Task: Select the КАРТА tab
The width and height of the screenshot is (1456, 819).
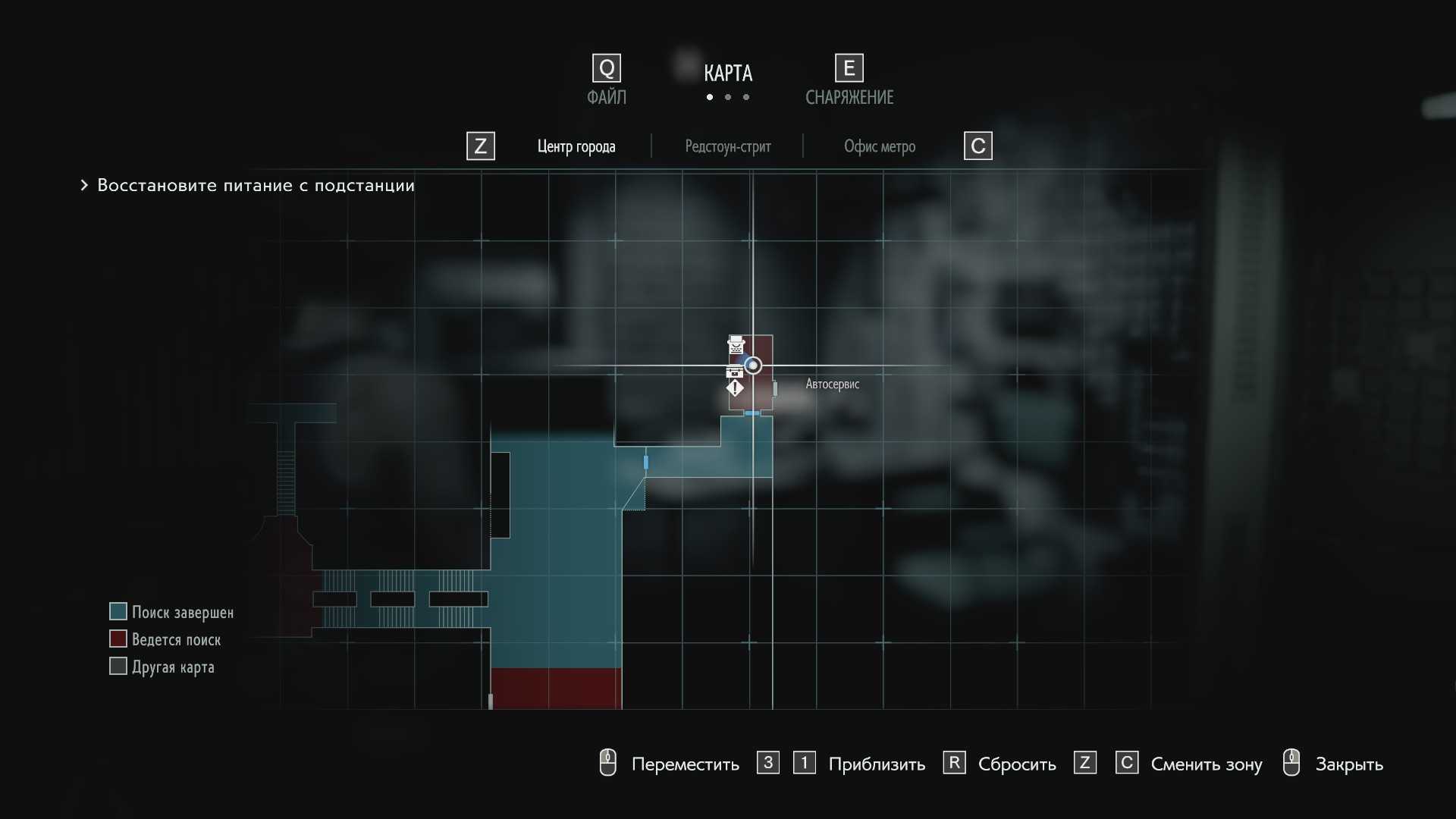Action: coord(727,74)
